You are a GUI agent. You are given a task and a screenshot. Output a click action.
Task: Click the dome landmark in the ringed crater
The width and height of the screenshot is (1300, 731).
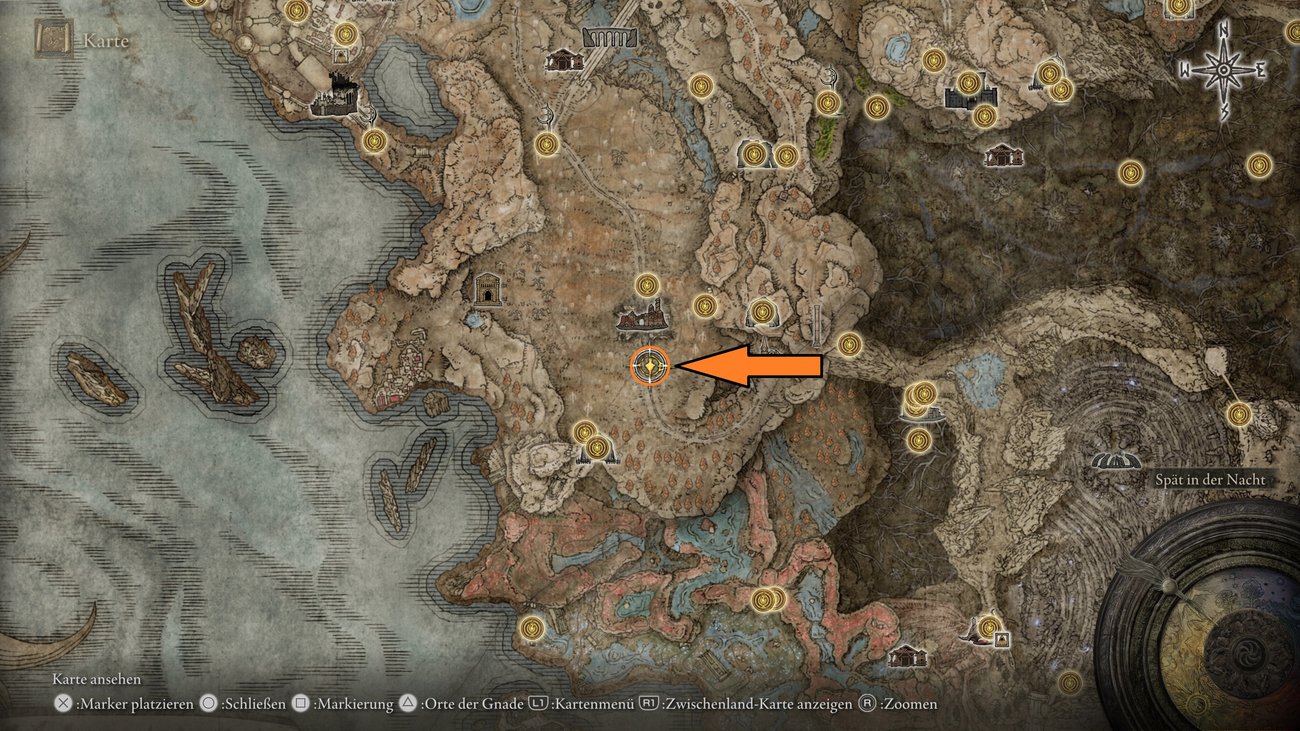[1117, 460]
